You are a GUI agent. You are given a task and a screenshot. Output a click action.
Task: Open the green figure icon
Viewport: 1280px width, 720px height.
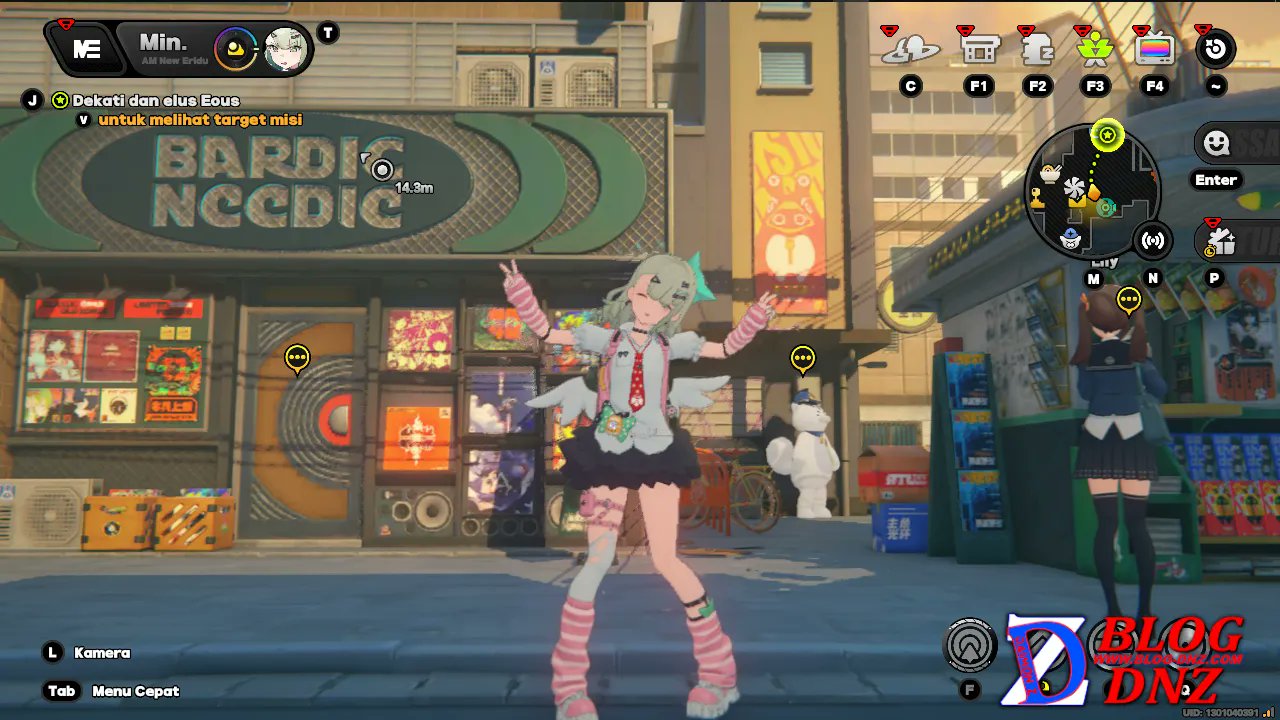tap(1095, 49)
